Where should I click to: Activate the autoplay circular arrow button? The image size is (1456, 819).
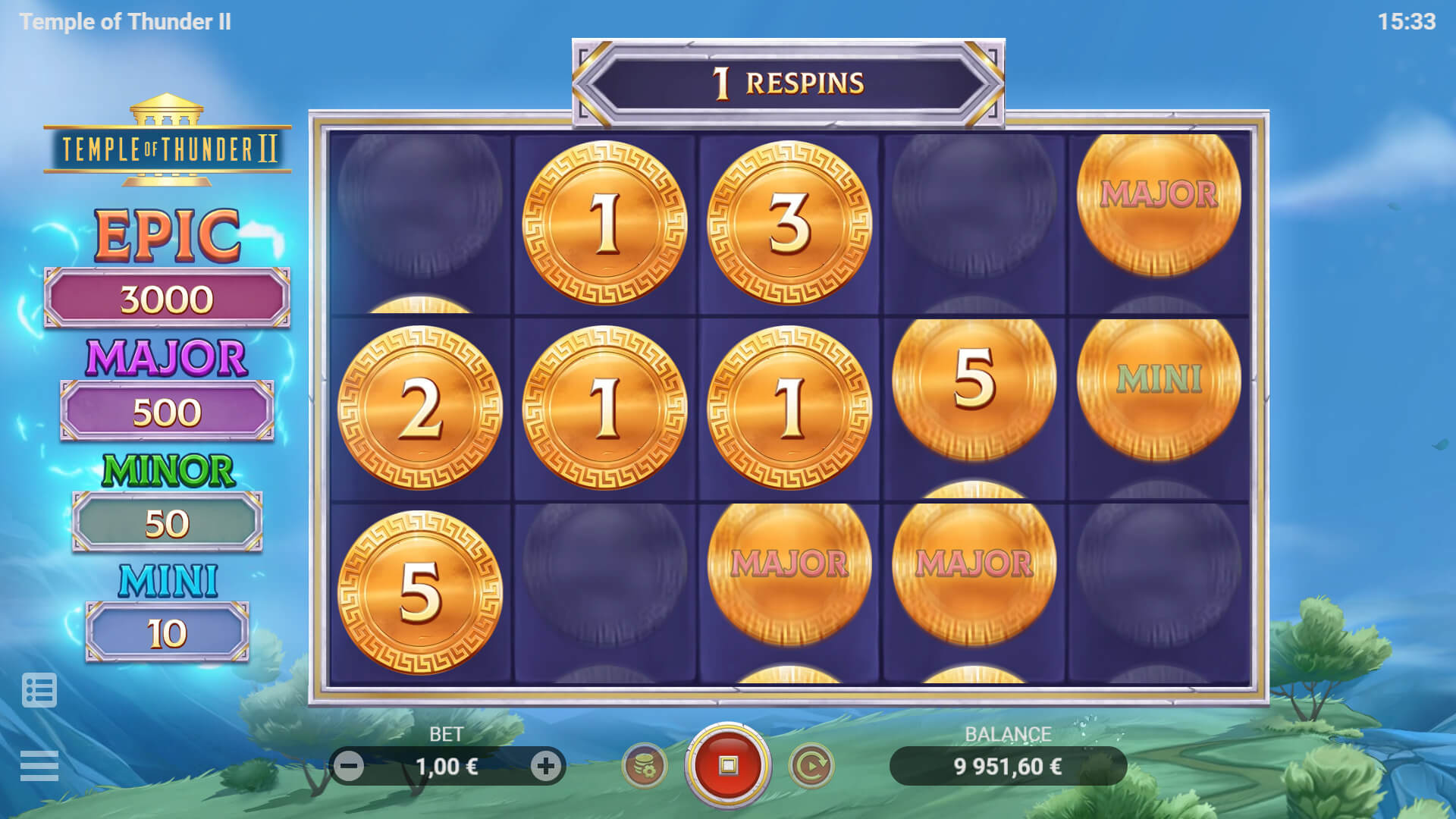(x=811, y=766)
